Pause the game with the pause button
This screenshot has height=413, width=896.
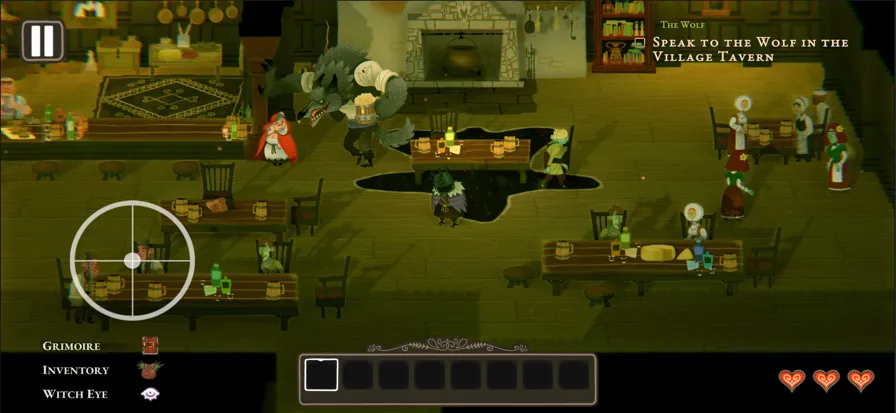42,41
